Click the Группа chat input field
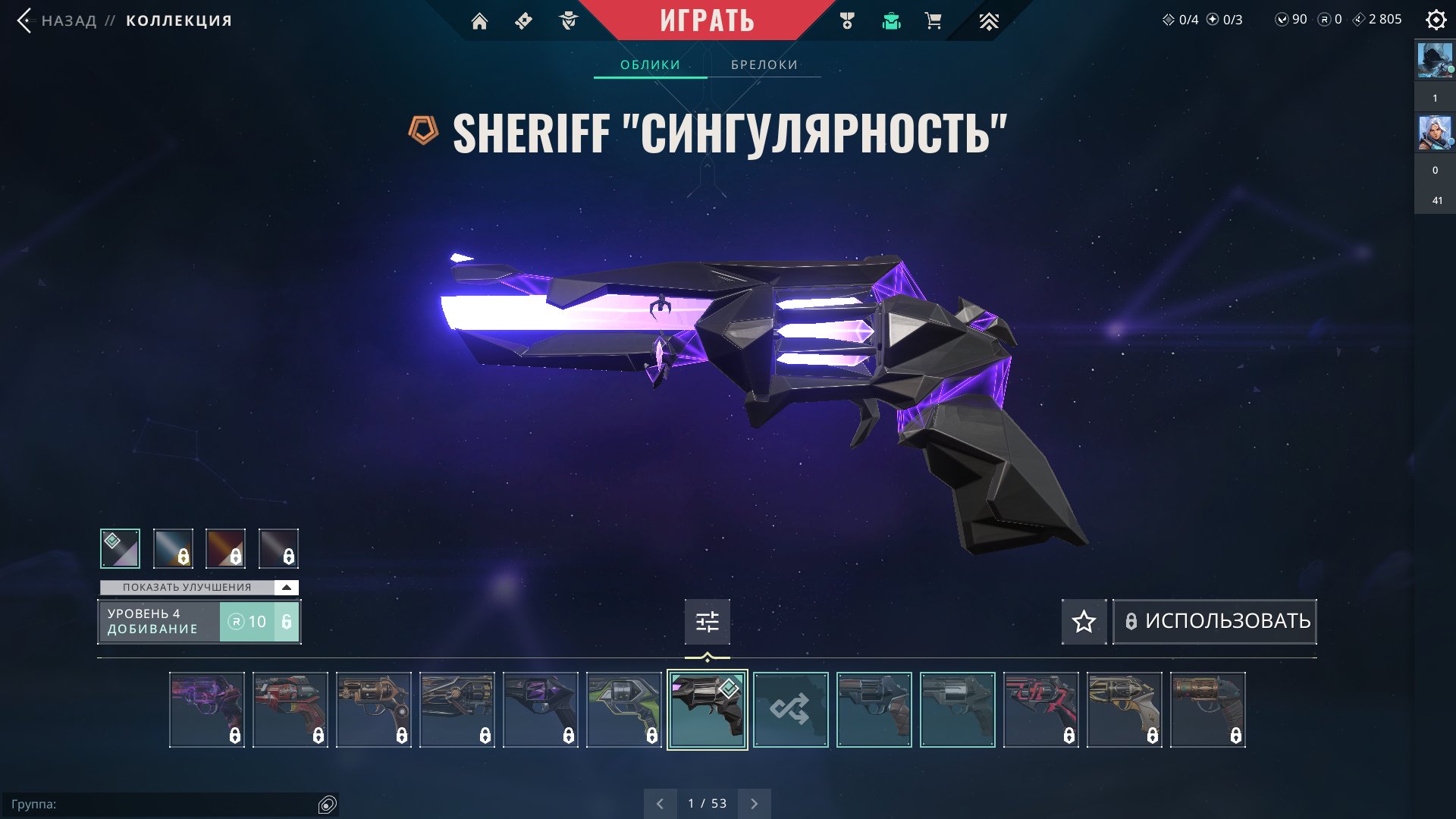The height and width of the screenshot is (819, 1456). pyautogui.click(x=163, y=805)
